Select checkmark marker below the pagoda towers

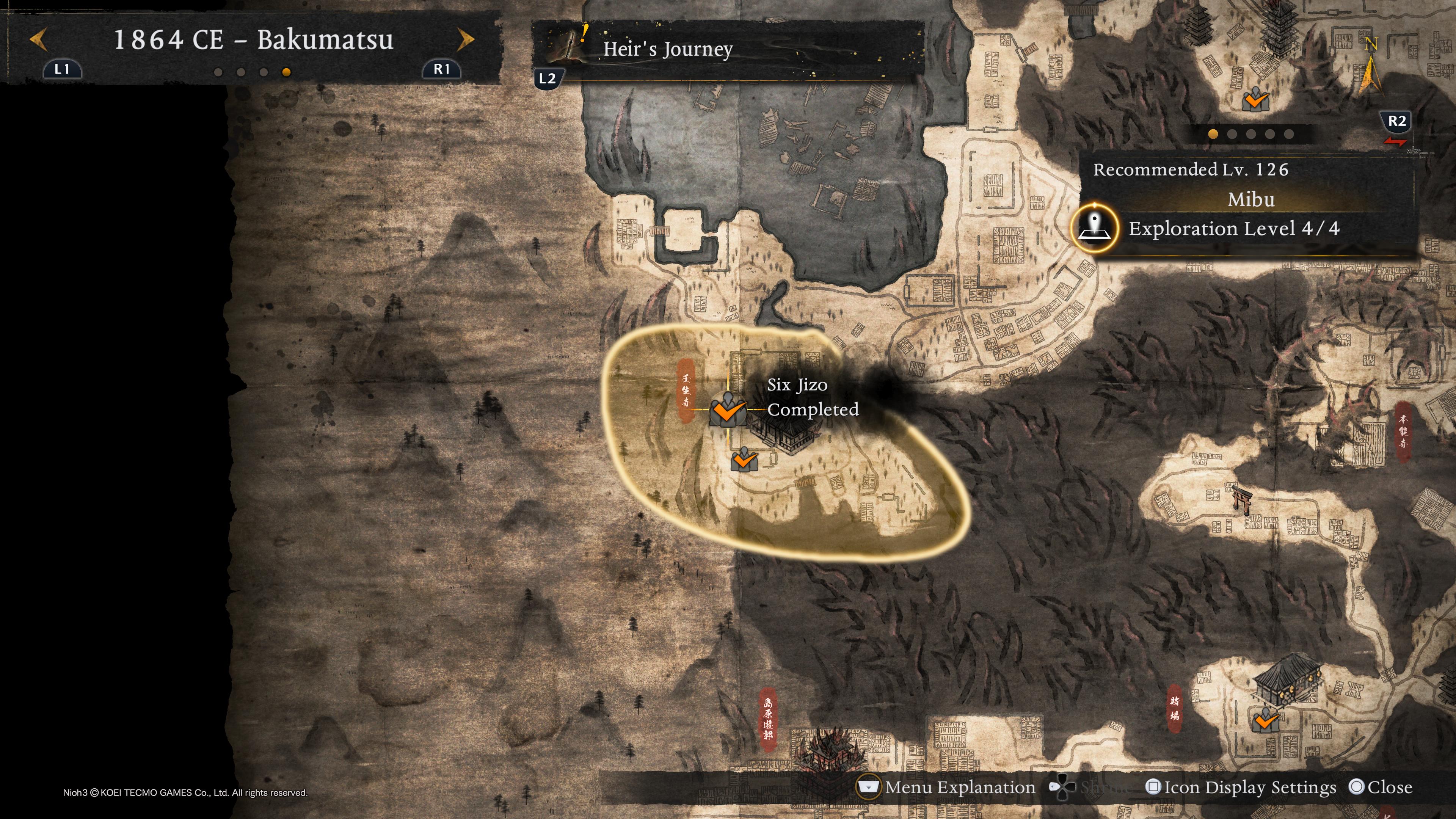click(1255, 100)
